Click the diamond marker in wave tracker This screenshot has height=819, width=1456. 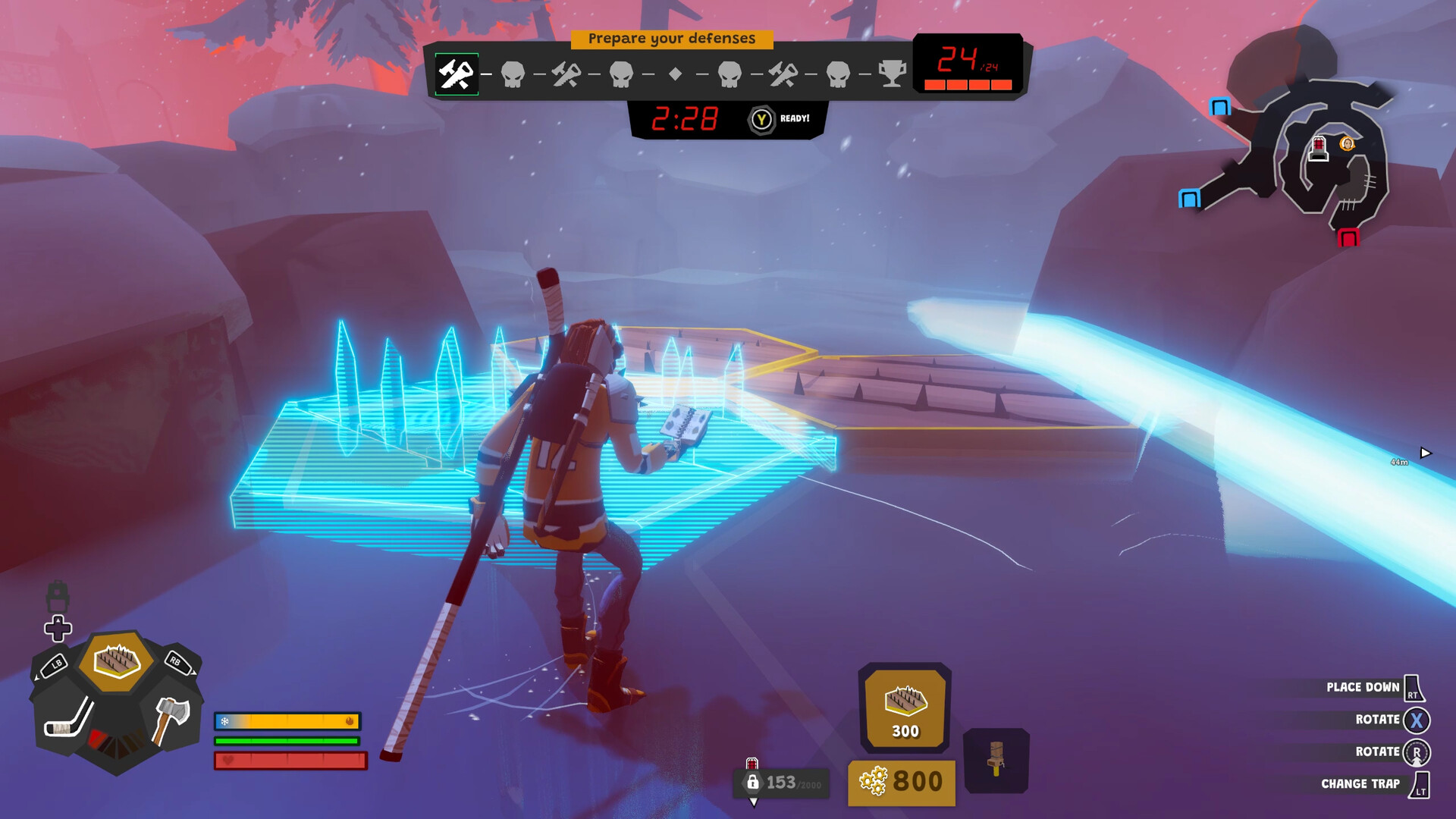pos(675,74)
